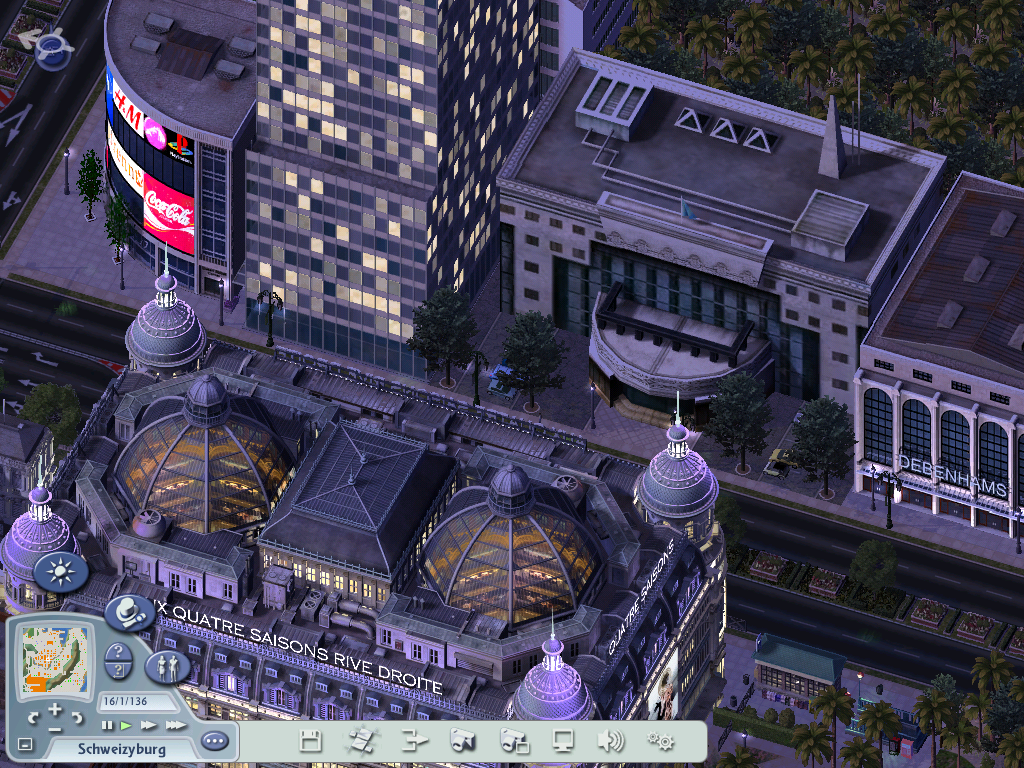Image resolution: width=1024 pixels, height=768 pixels.
Task: Switch to My Sim mode with the two figures
Action: pyautogui.click(x=167, y=666)
